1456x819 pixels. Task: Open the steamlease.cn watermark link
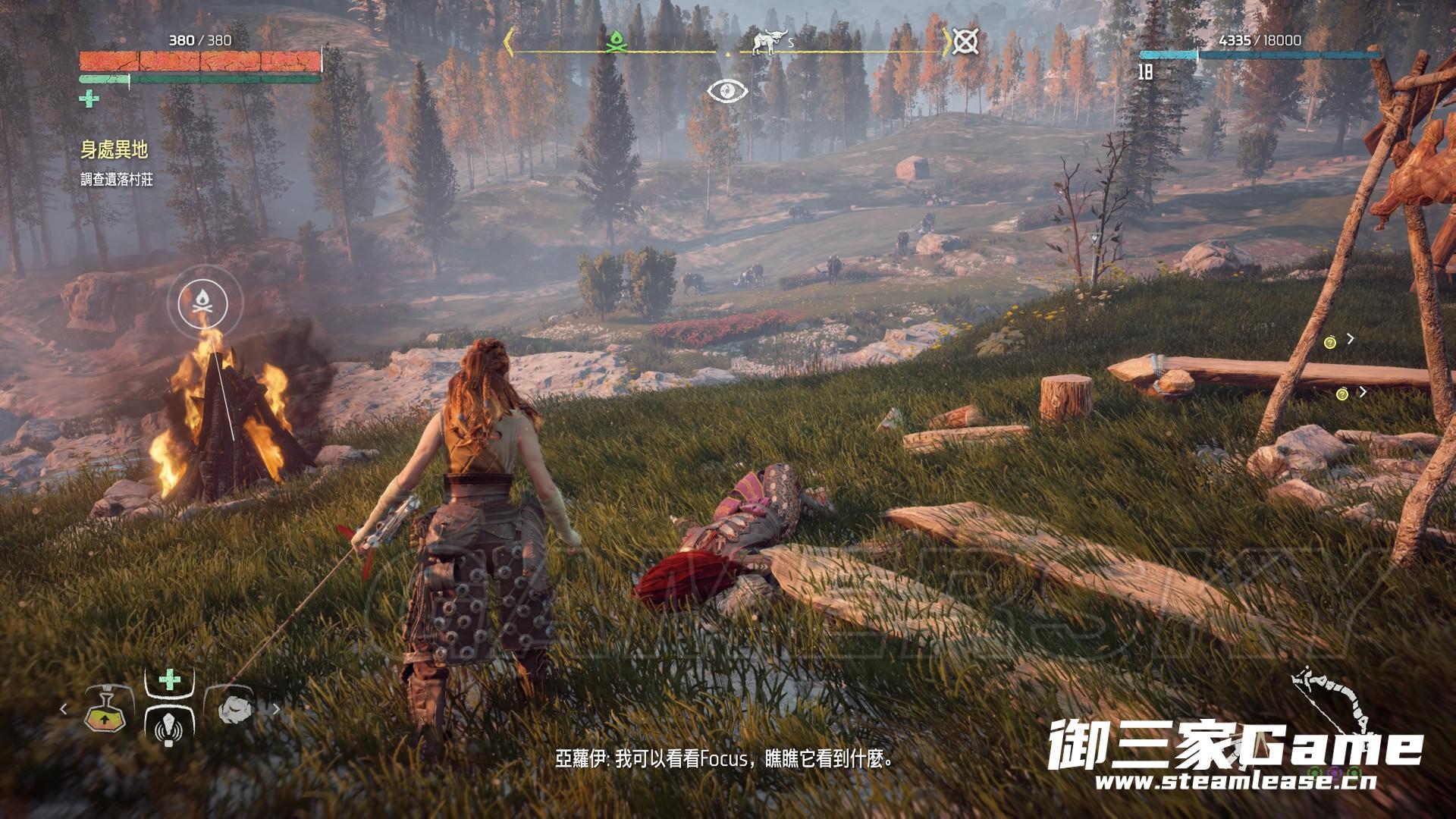(1233, 783)
